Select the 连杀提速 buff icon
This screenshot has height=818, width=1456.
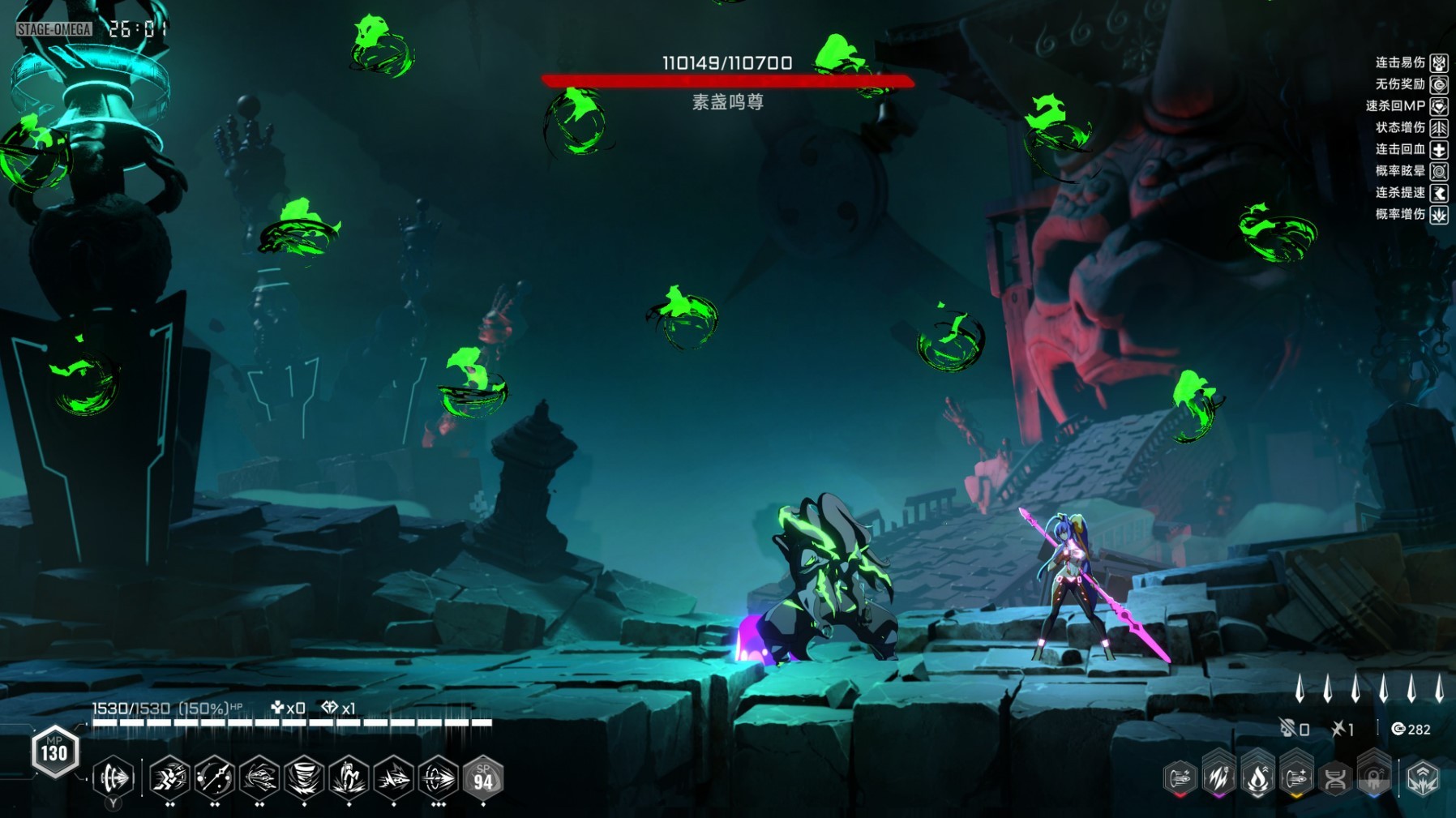click(x=1439, y=193)
